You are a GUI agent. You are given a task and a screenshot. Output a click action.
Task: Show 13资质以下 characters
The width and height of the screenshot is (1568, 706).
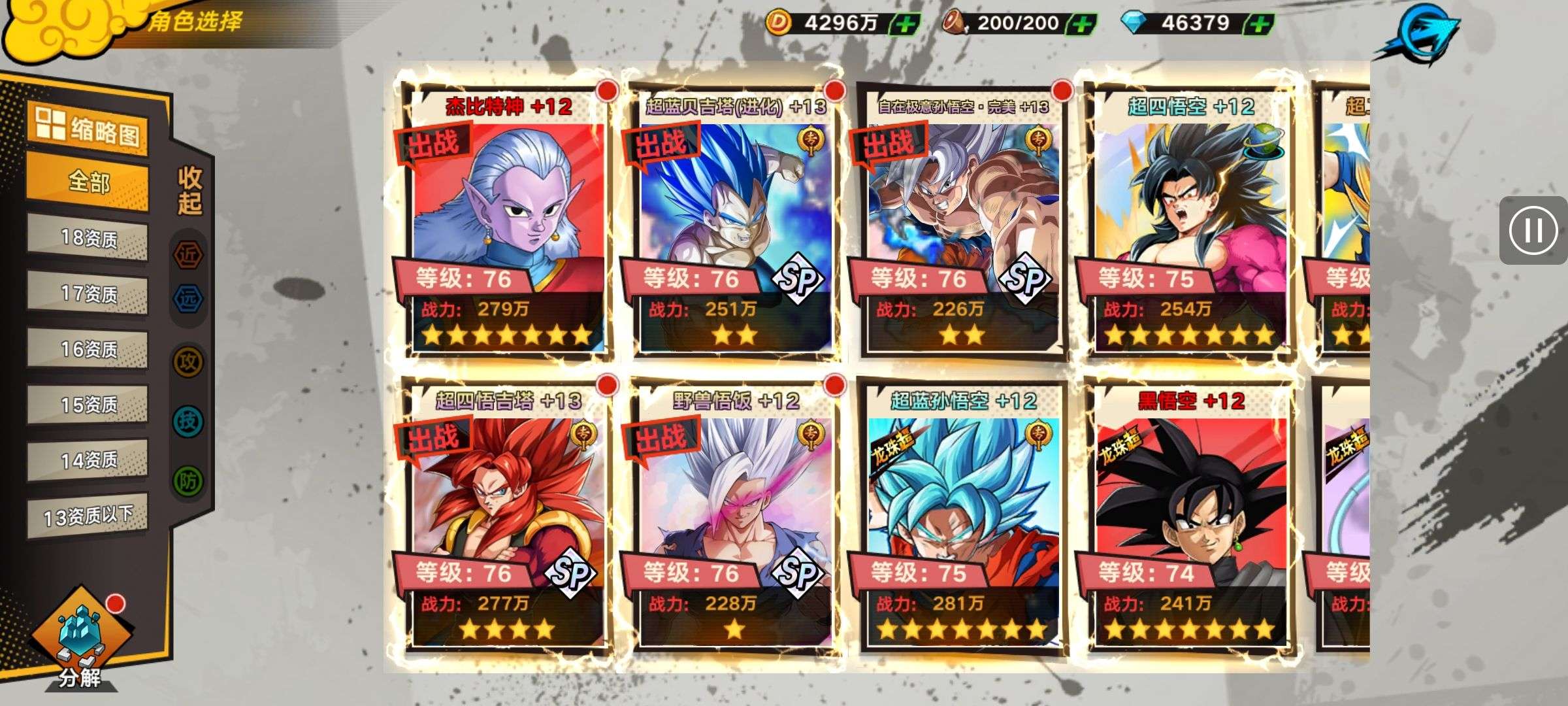(88, 516)
